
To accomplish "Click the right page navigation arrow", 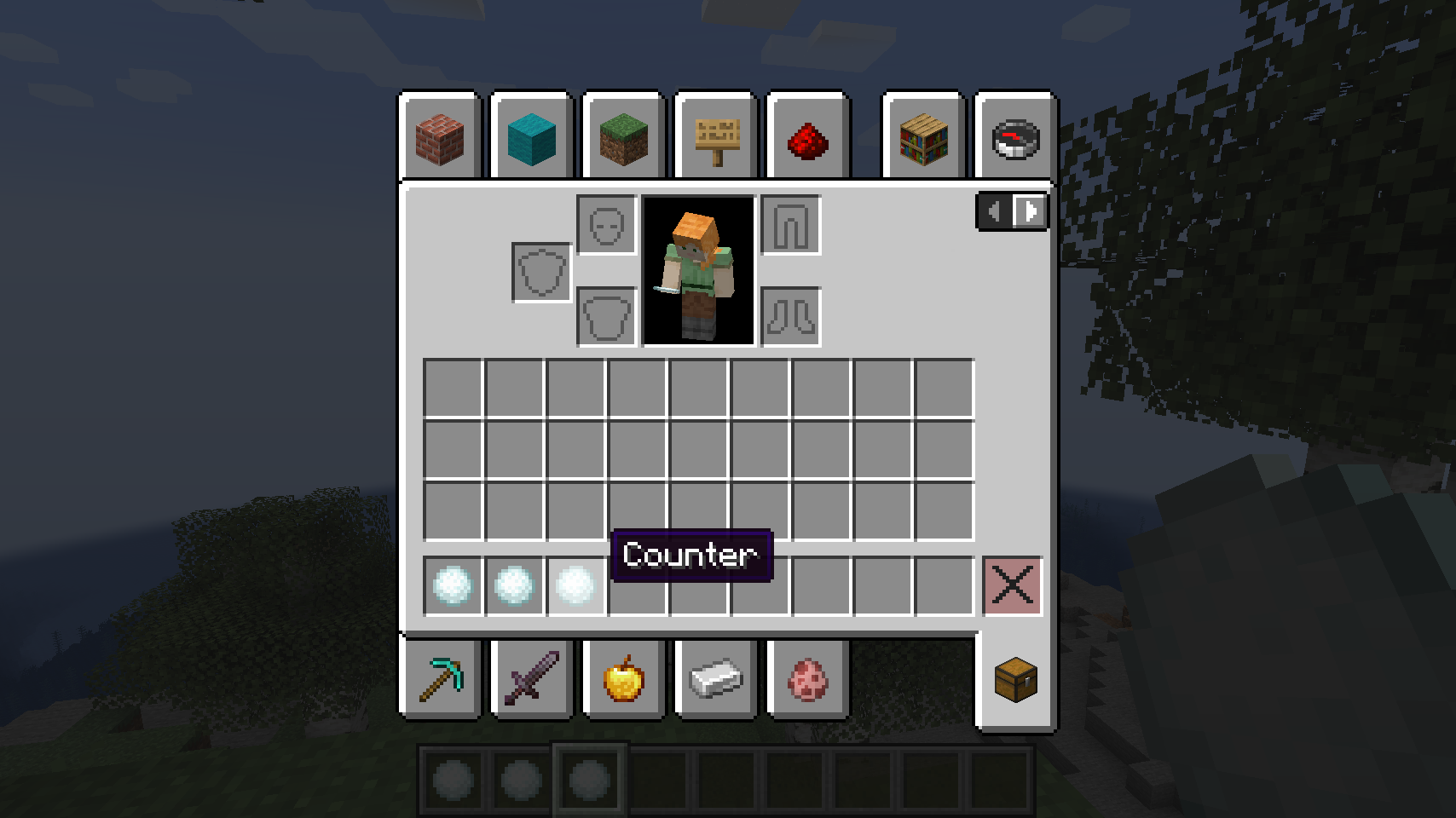I will click(1031, 211).
